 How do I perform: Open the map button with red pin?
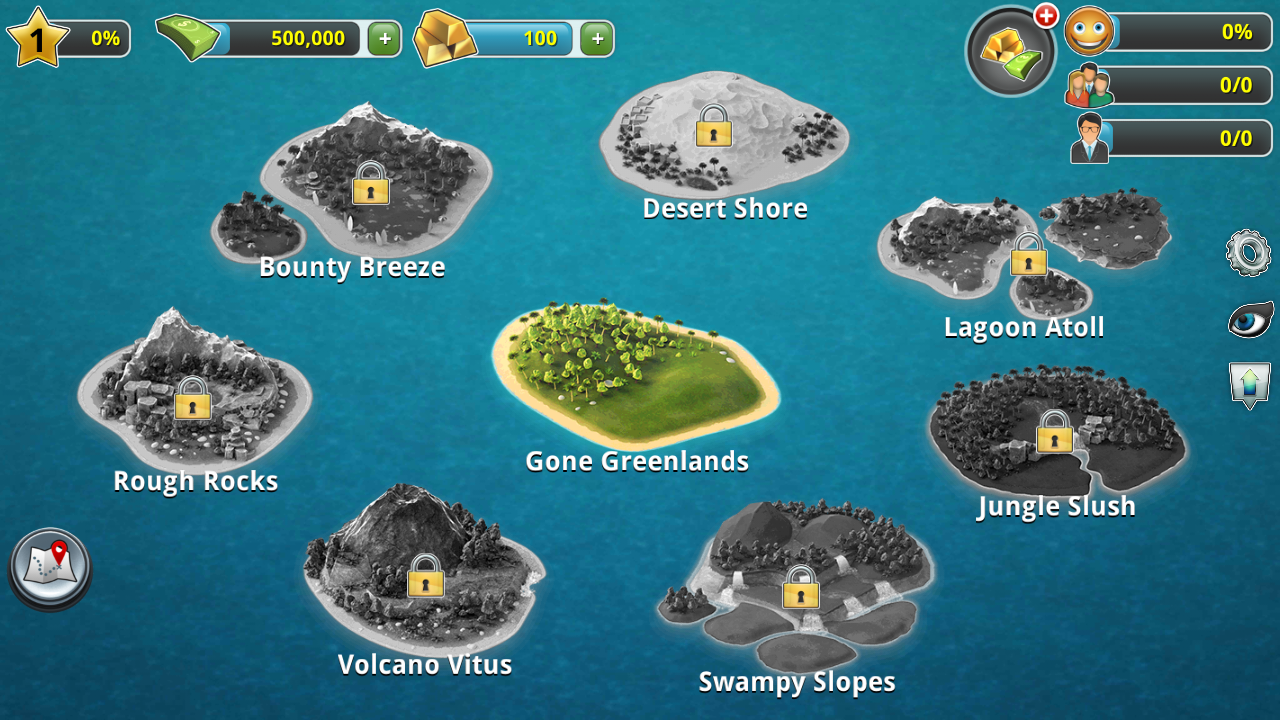click(50, 567)
